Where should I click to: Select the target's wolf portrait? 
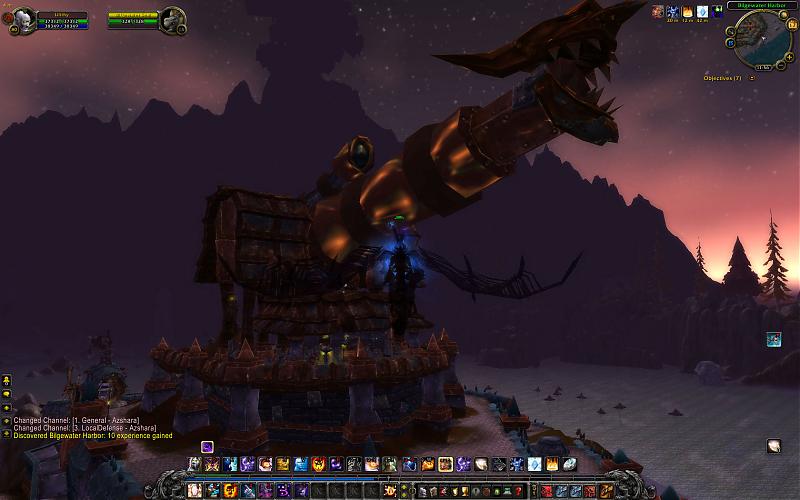172,19
